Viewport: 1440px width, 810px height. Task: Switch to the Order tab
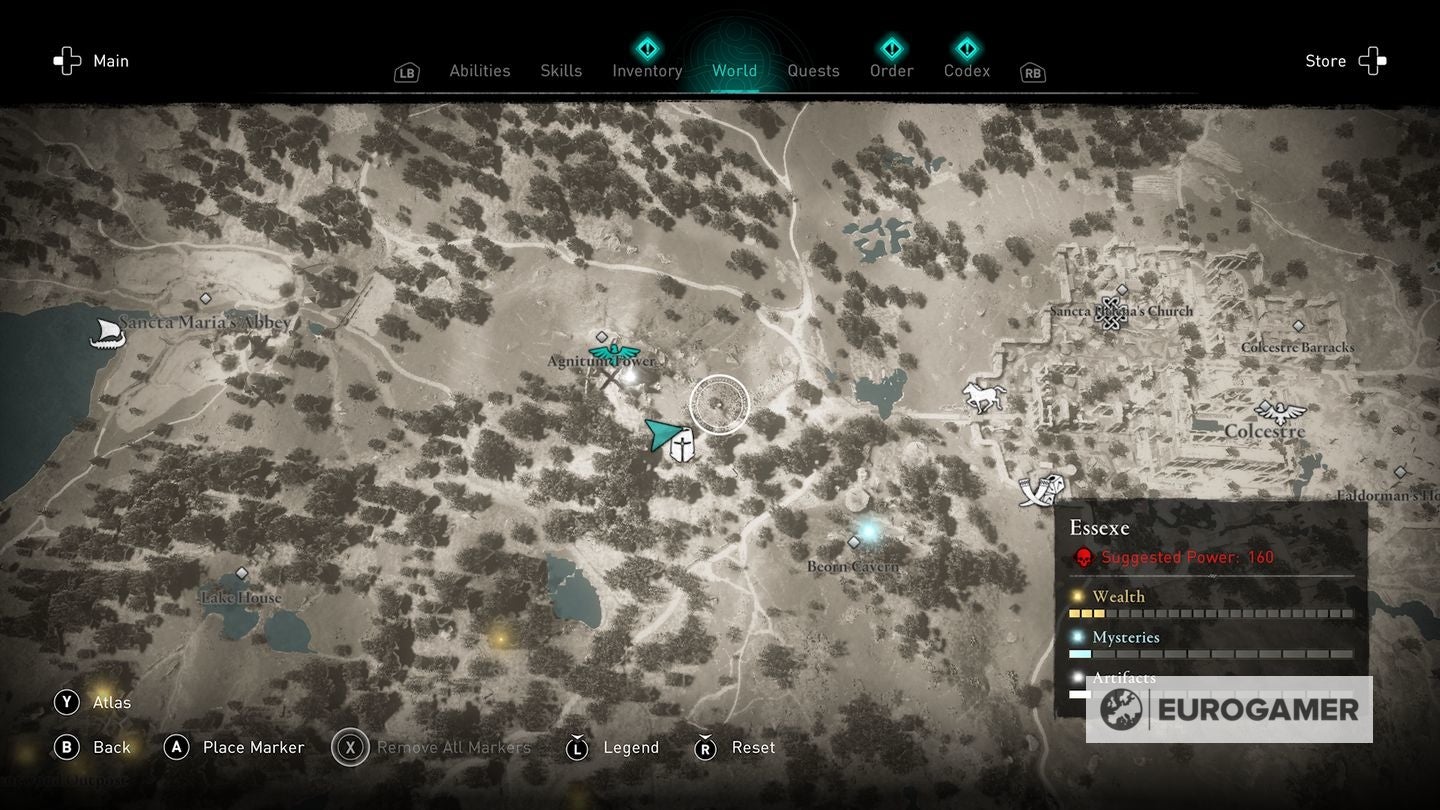tap(890, 70)
